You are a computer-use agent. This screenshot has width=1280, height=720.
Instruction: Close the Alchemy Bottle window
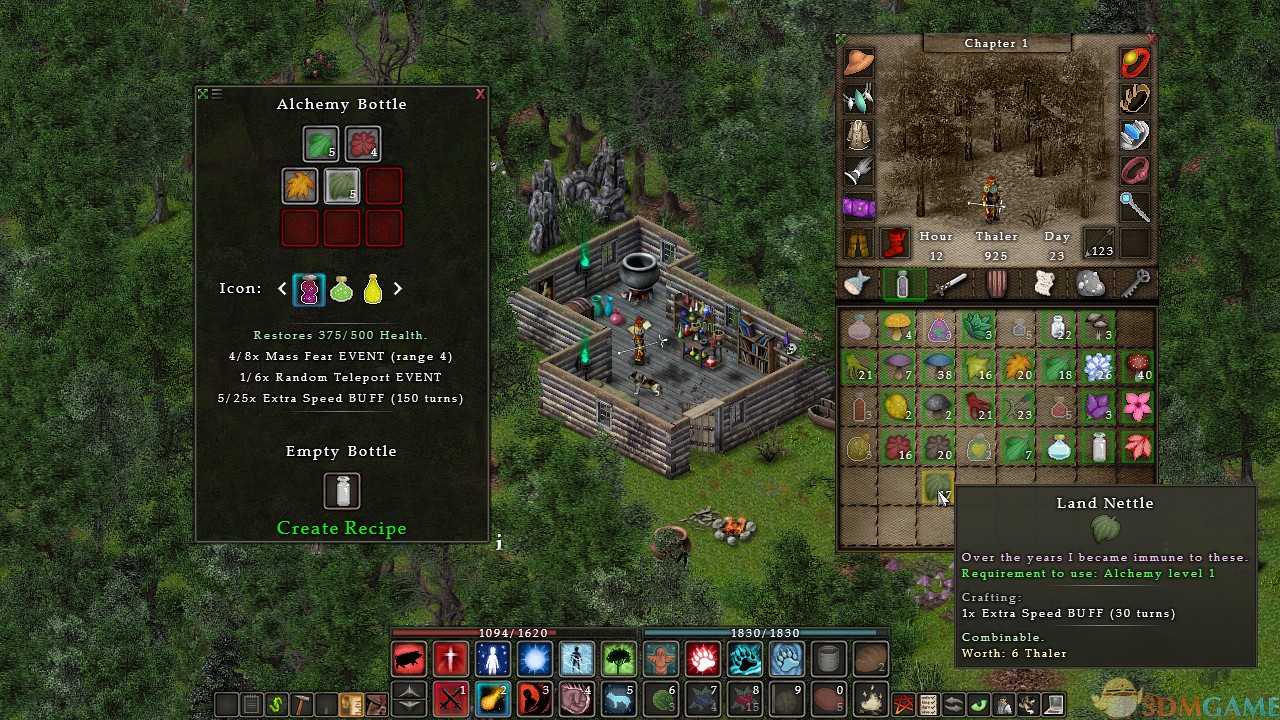tap(480, 94)
